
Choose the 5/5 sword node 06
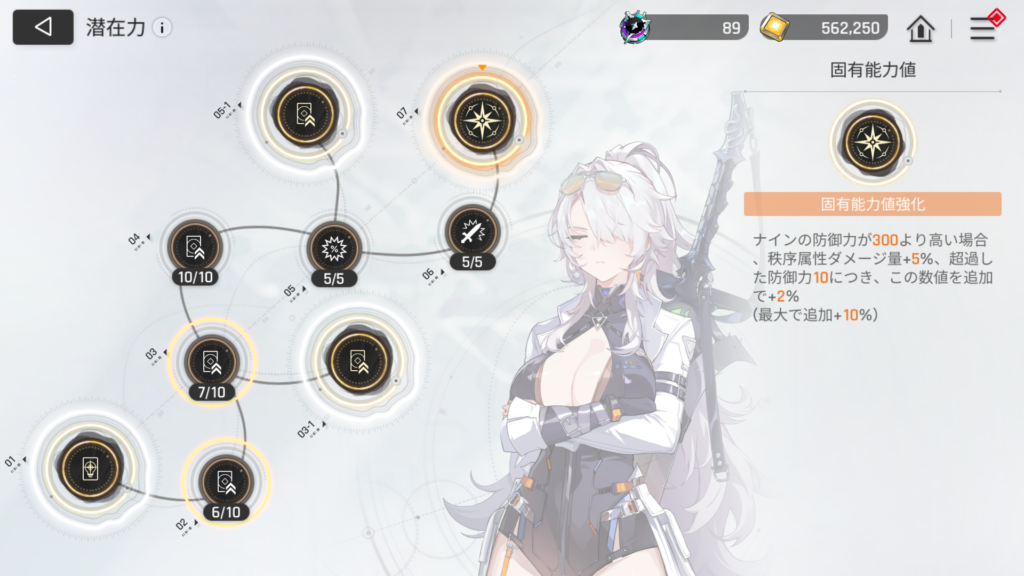[x=471, y=232]
